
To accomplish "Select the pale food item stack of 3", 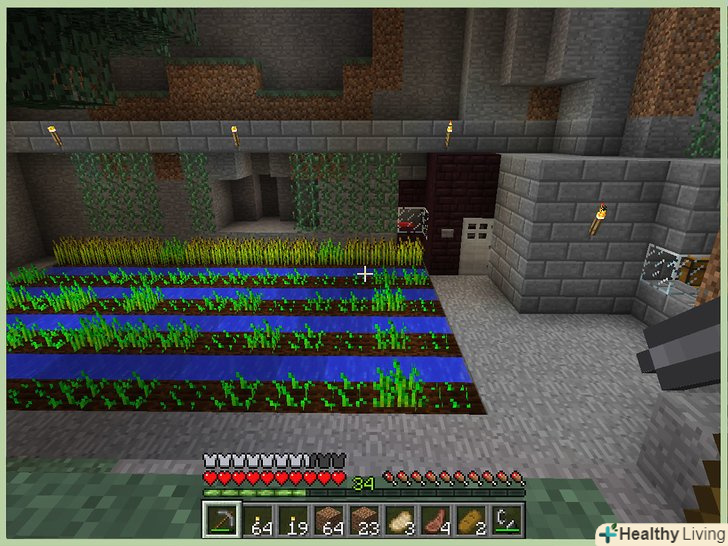I will [401, 520].
